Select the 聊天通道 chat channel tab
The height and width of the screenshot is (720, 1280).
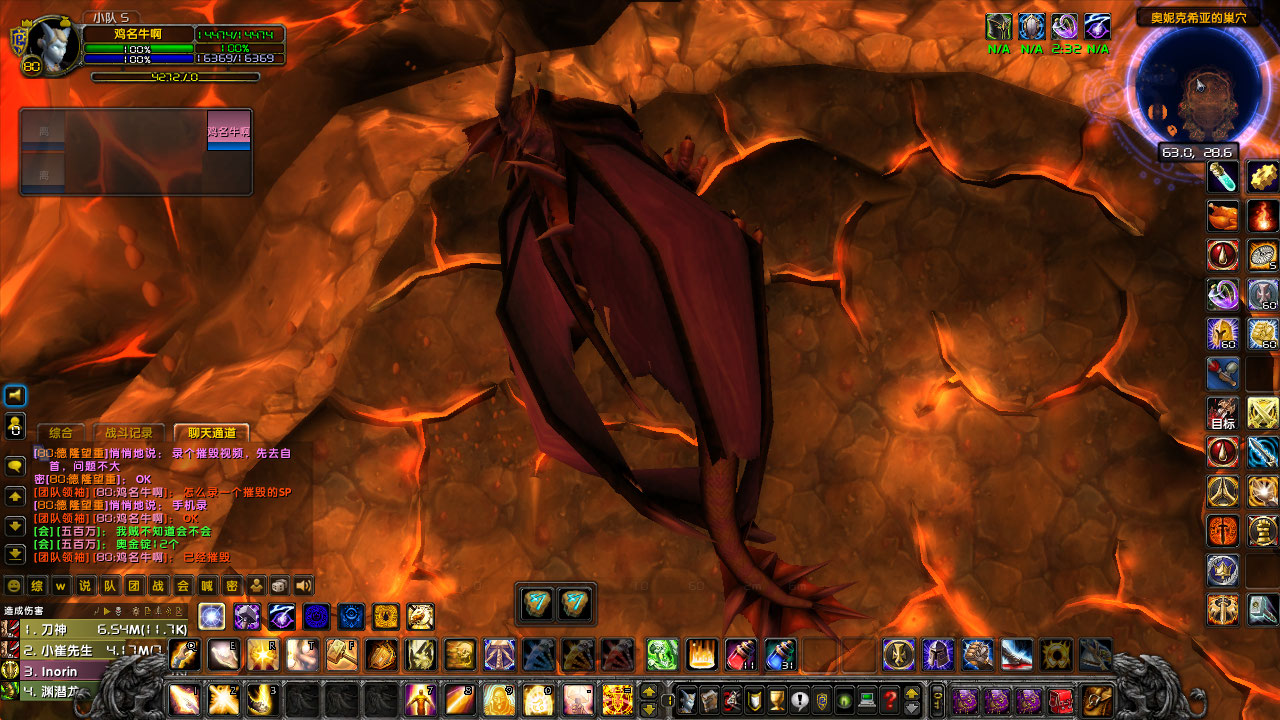click(211, 433)
